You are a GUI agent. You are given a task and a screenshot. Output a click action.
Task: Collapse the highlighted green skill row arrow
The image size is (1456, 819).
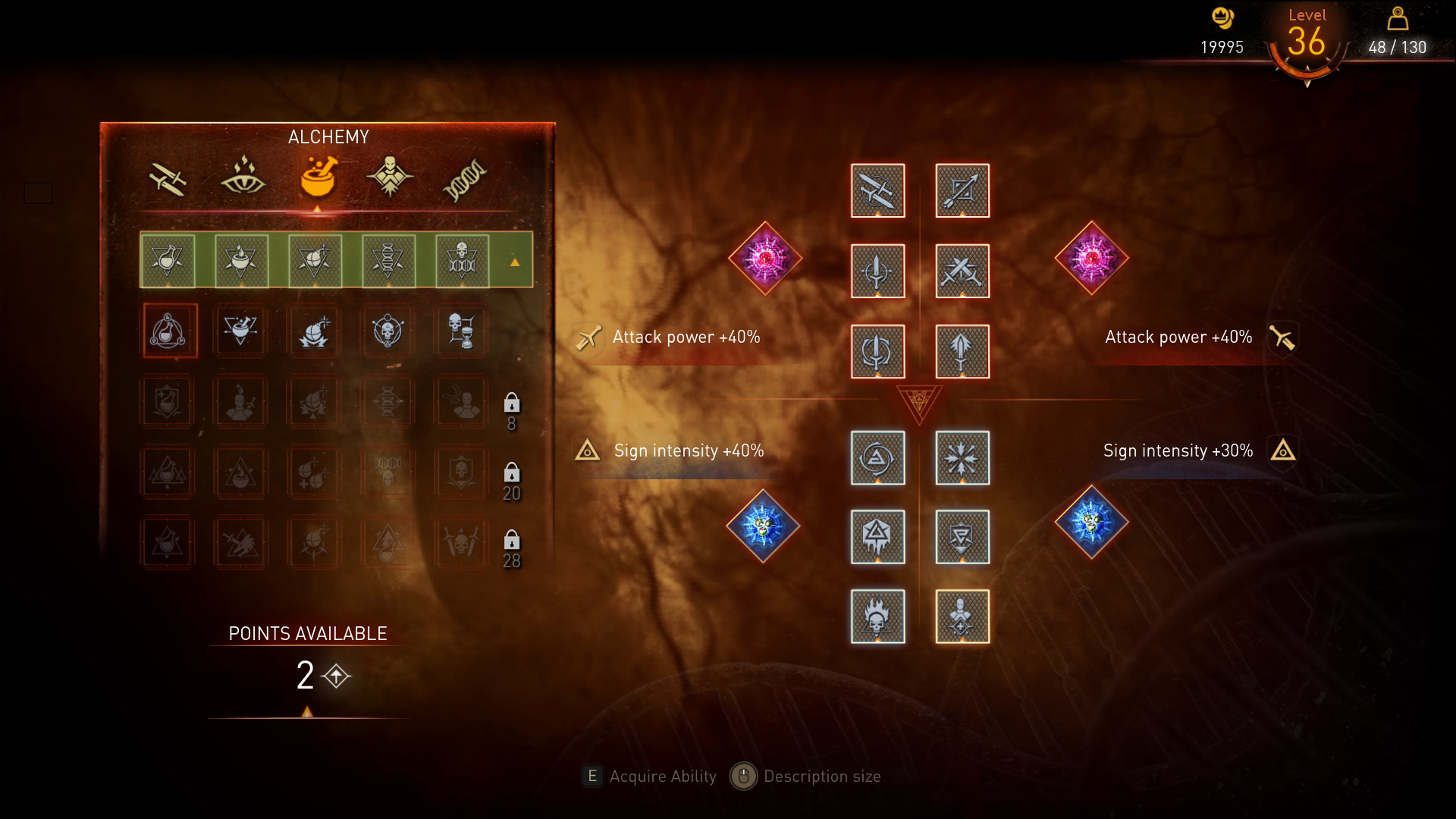pos(515,262)
